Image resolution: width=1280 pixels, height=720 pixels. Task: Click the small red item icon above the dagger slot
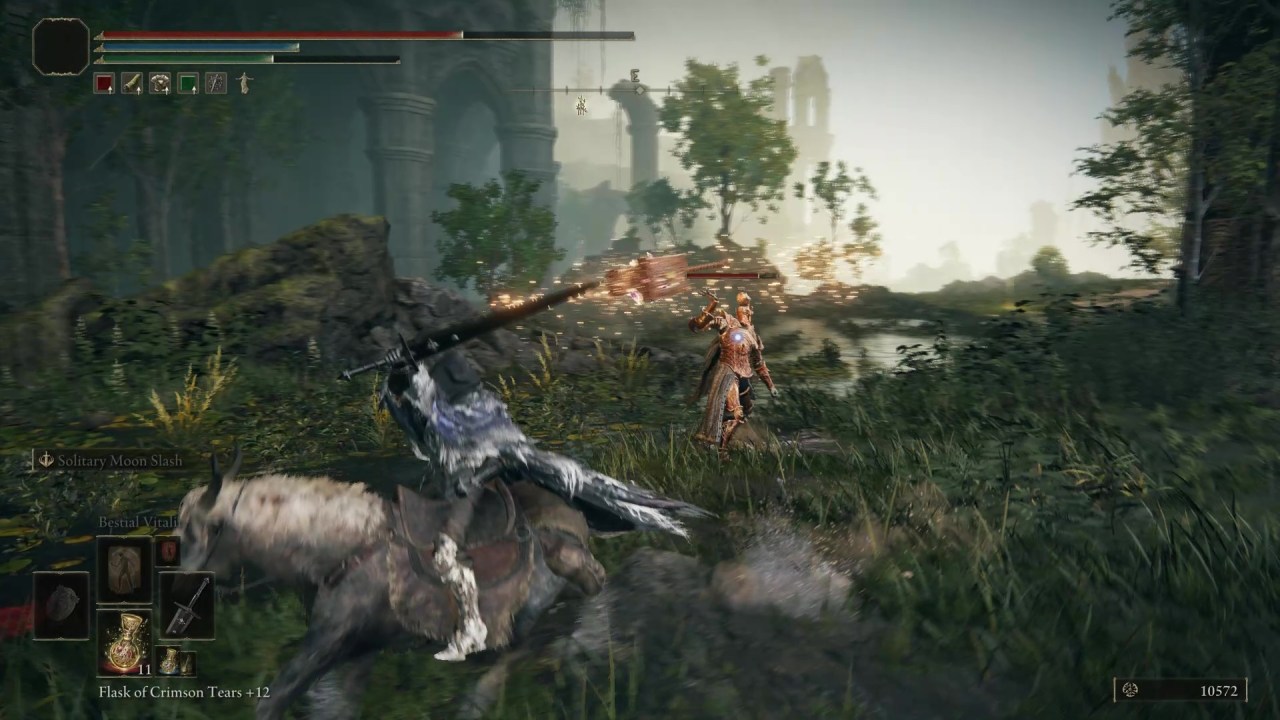tap(166, 553)
